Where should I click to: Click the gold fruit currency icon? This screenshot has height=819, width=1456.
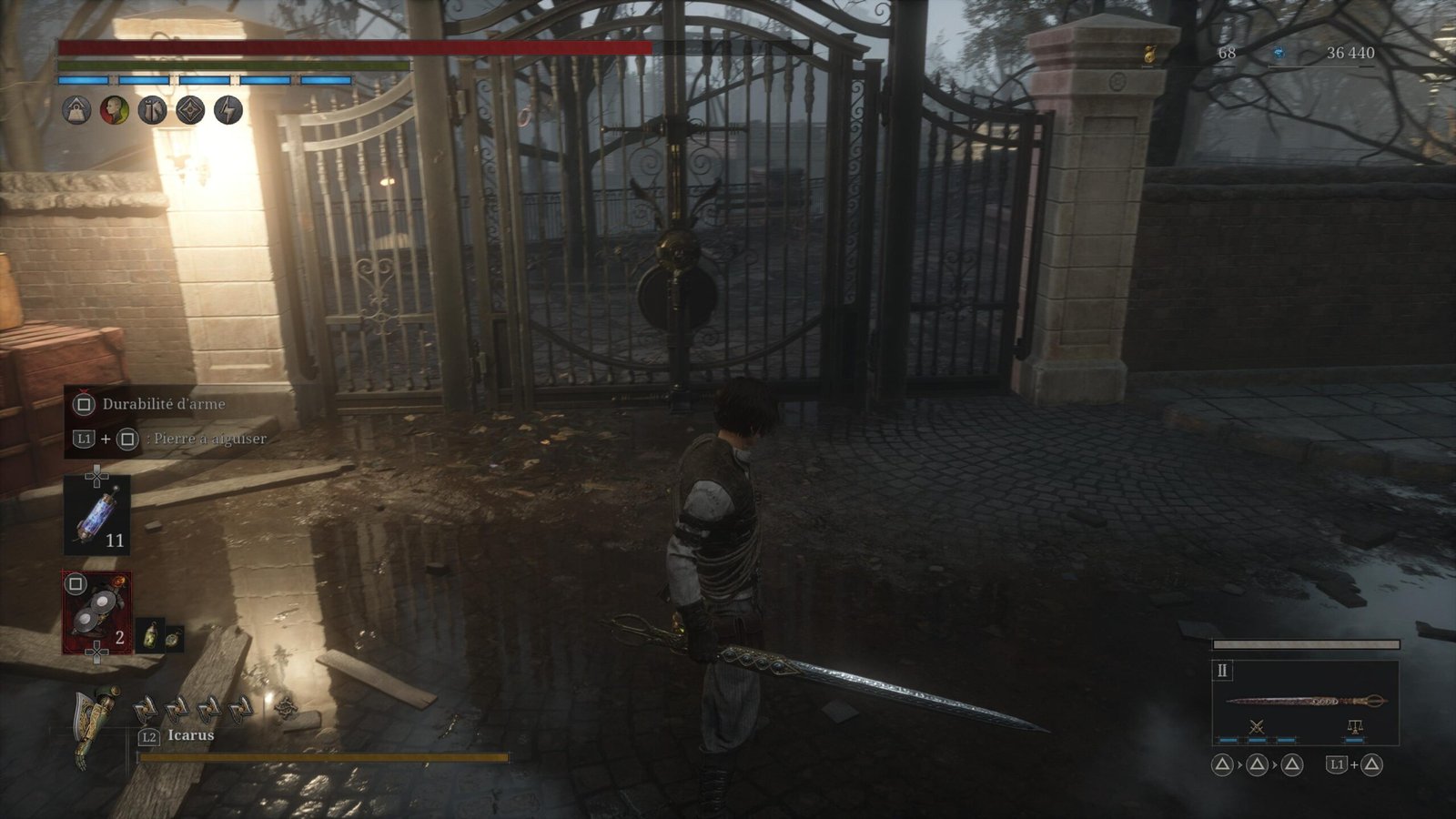click(1149, 55)
